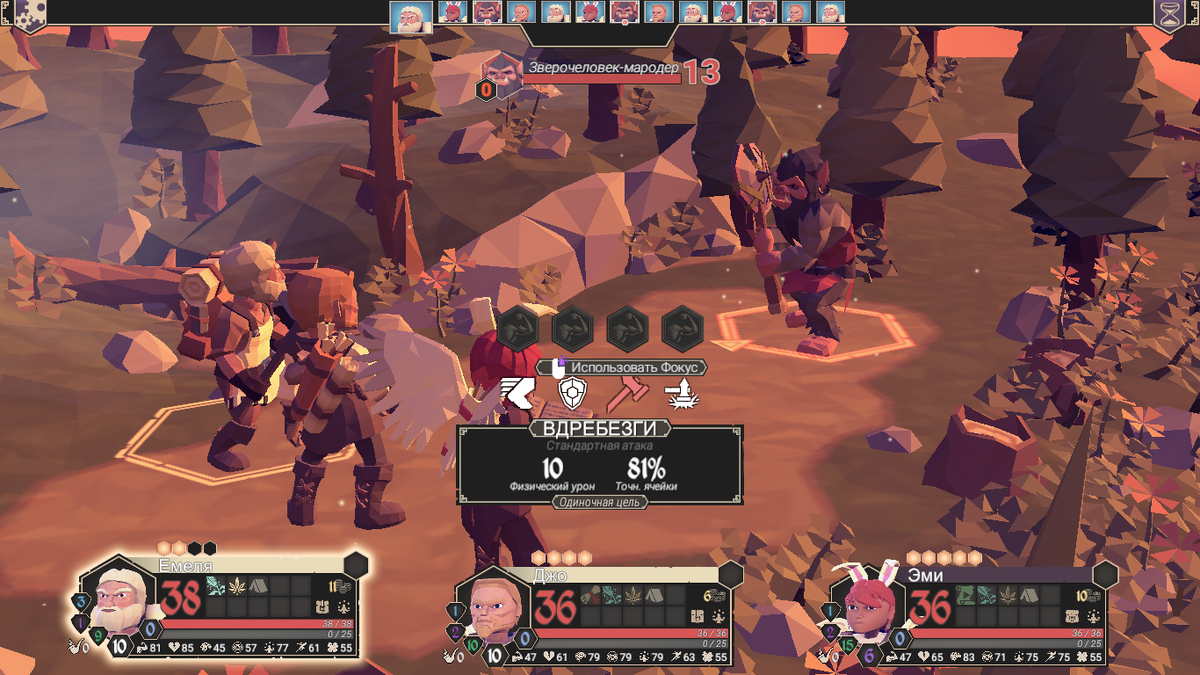Click the Beastman Marauder enemy portrait

[x=498, y=72]
